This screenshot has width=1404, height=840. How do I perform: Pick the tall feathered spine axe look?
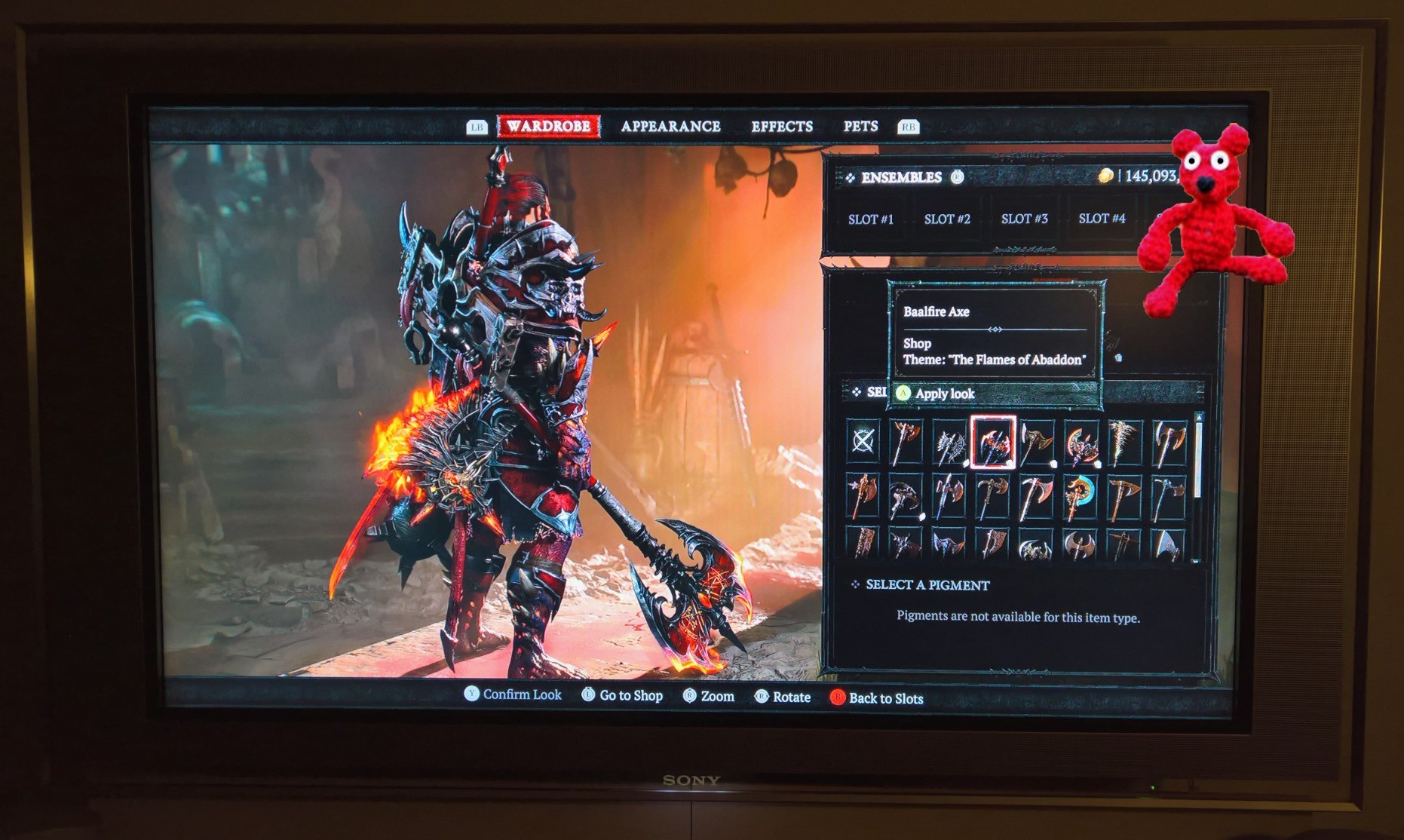[x=1124, y=443]
